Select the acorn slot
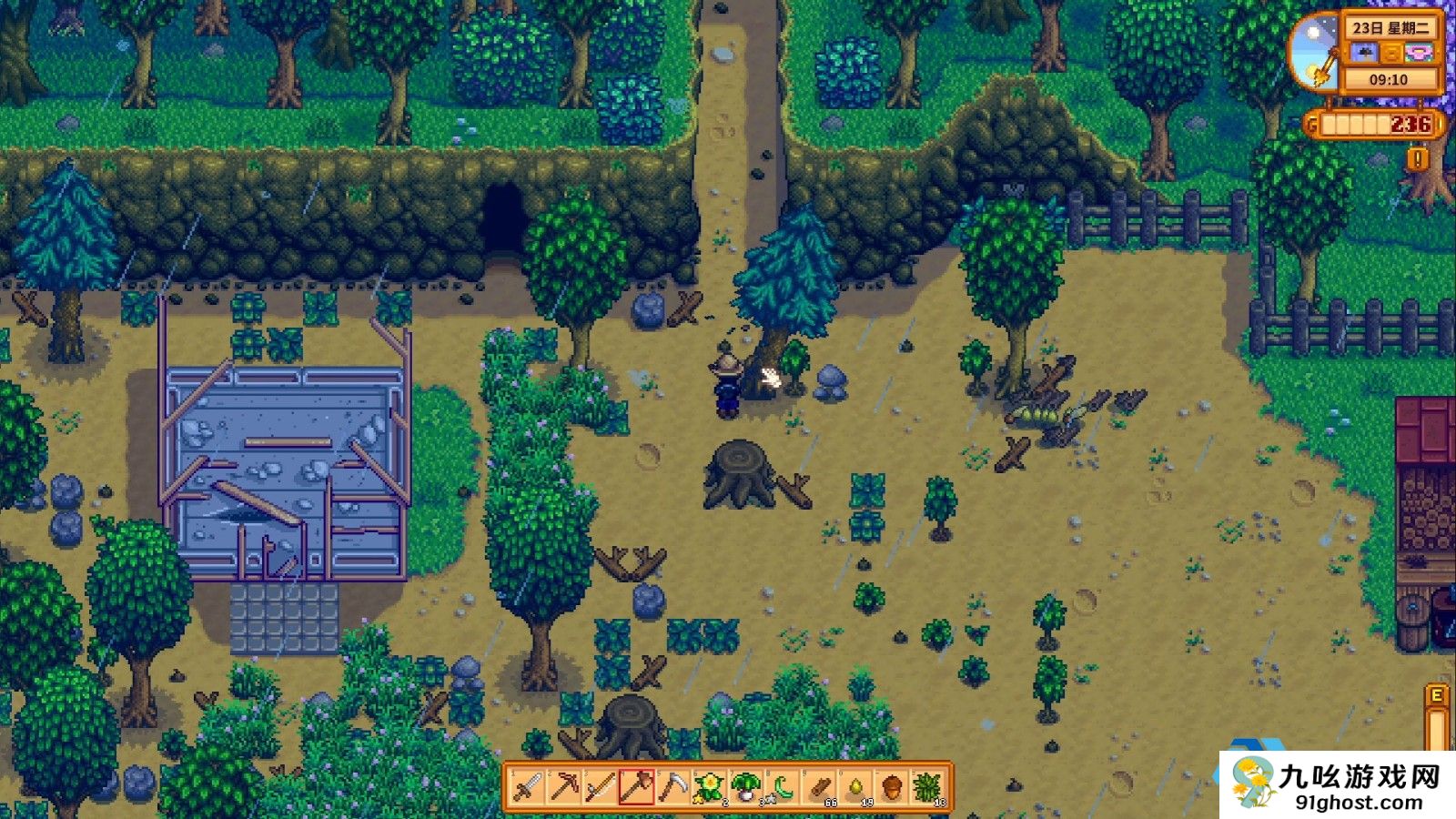Screen dimensions: 1456x819 (892, 787)
